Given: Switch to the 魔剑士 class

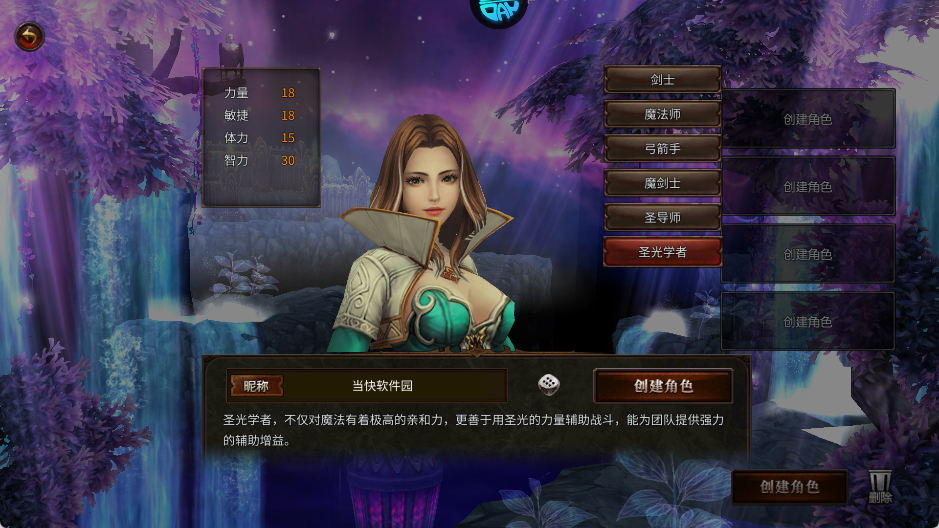Looking at the screenshot, I should pos(662,182).
